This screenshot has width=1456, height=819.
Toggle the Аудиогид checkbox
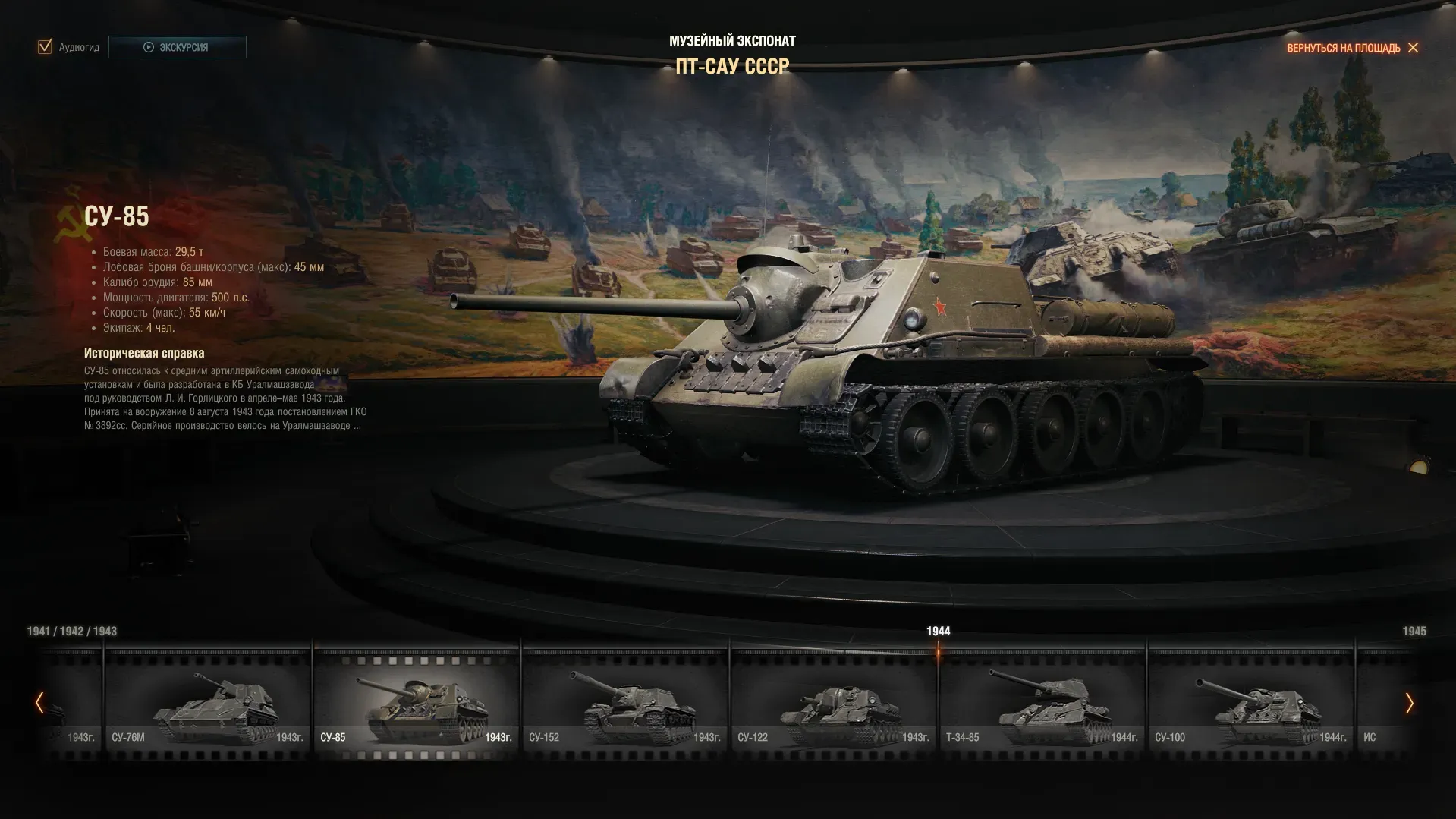pyautogui.click(x=45, y=47)
